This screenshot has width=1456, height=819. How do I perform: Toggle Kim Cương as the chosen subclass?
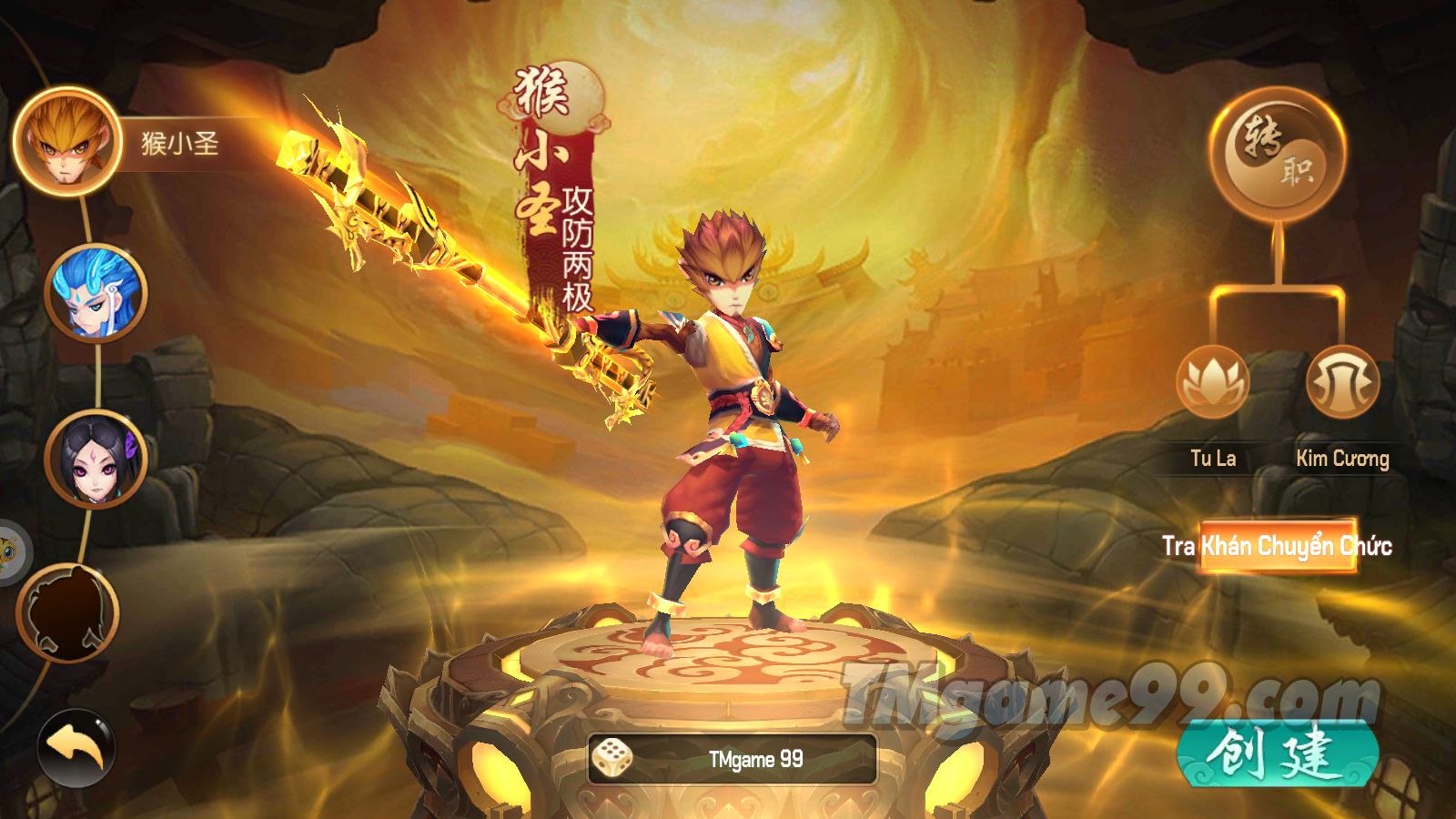coord(1344,460)
